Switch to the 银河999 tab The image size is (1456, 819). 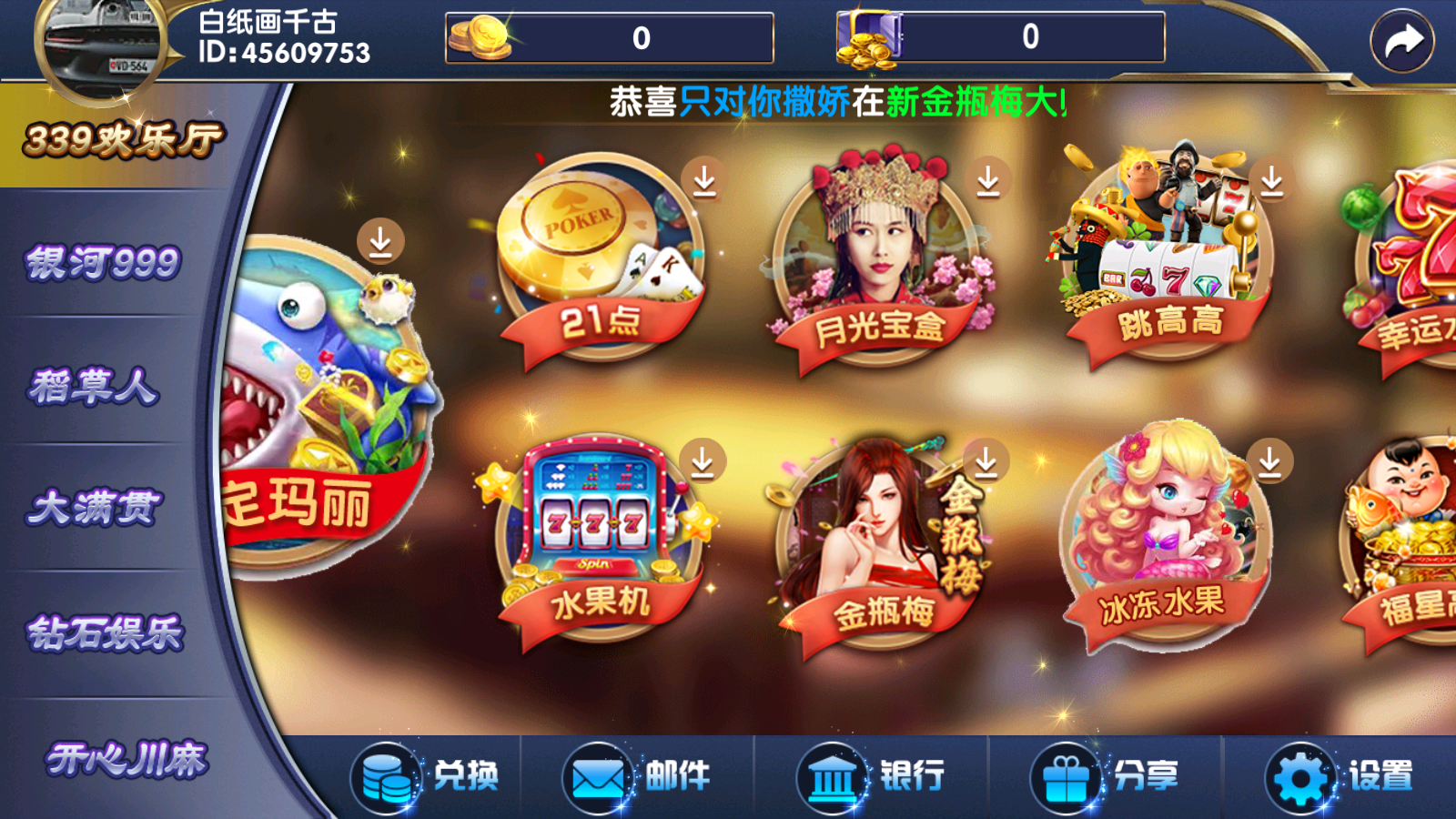point(103,263)
